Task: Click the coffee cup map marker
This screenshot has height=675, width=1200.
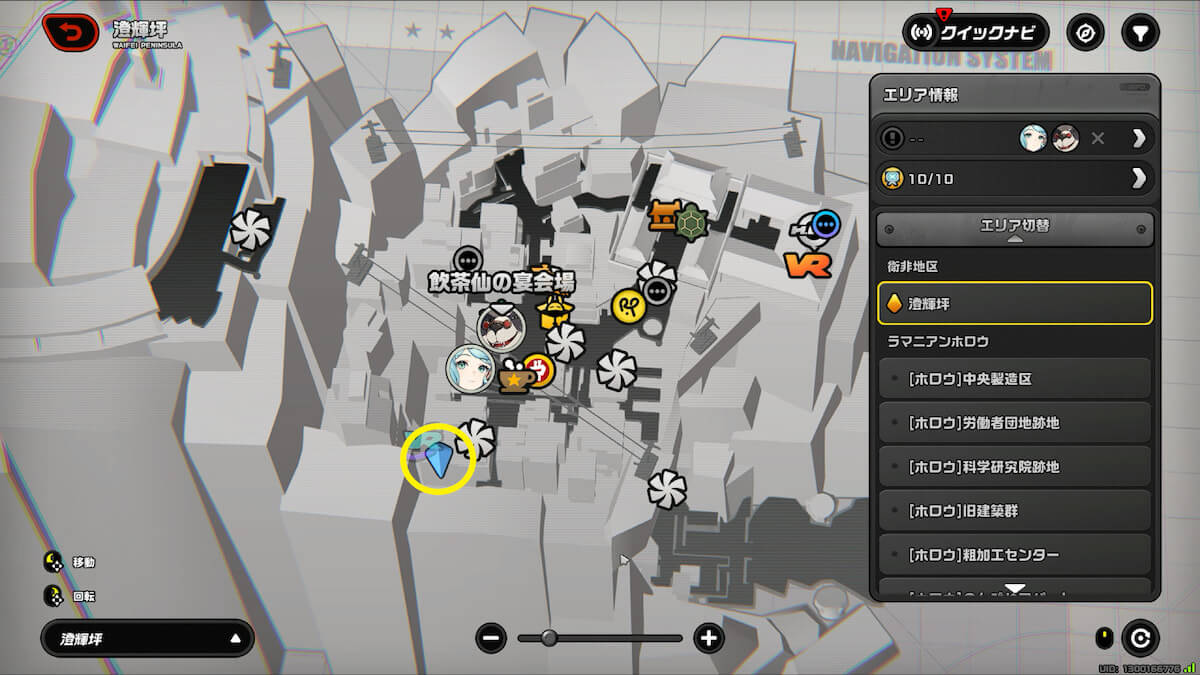Action: pos(514,378)
